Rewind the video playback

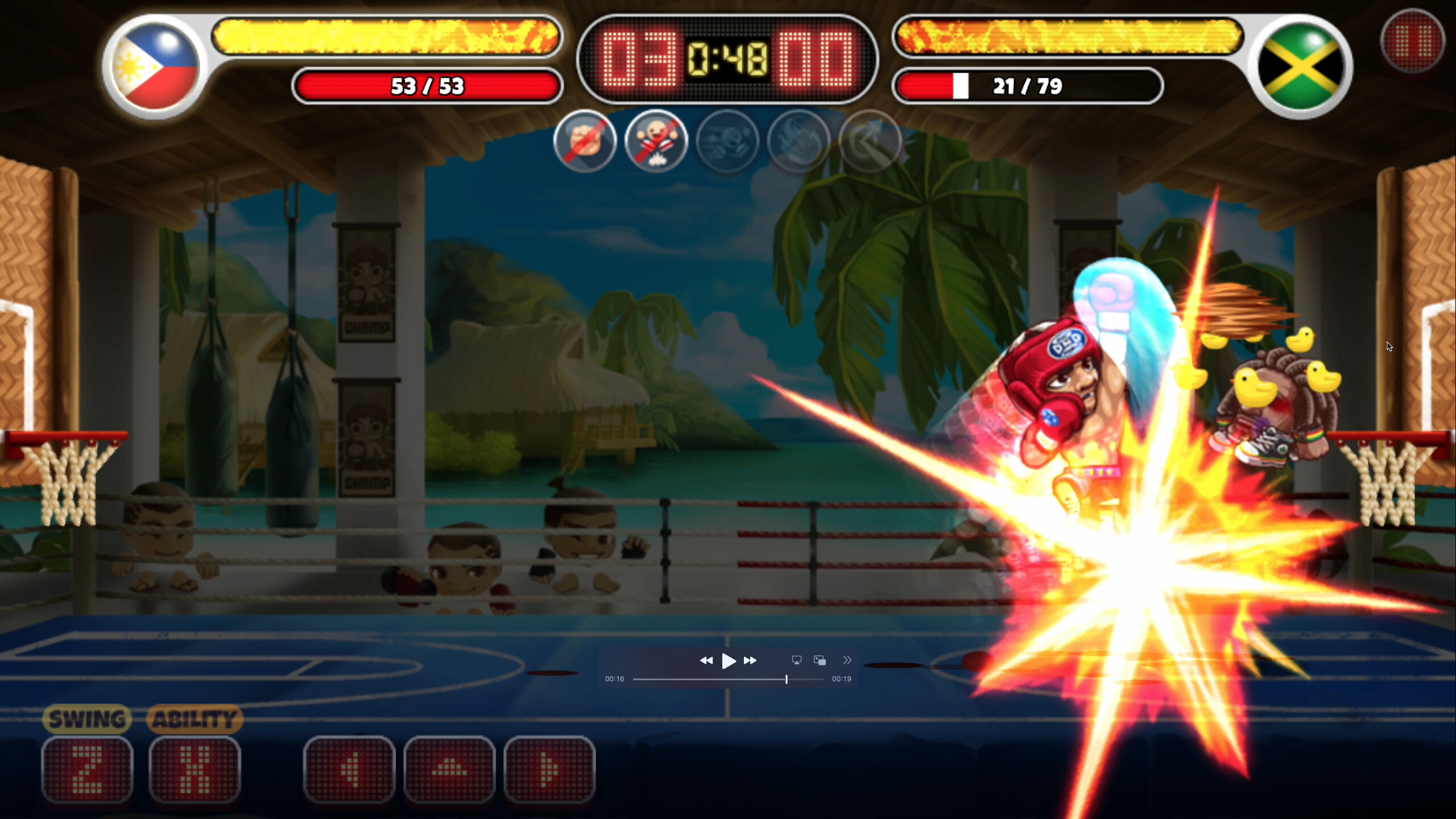pos(707,660)
